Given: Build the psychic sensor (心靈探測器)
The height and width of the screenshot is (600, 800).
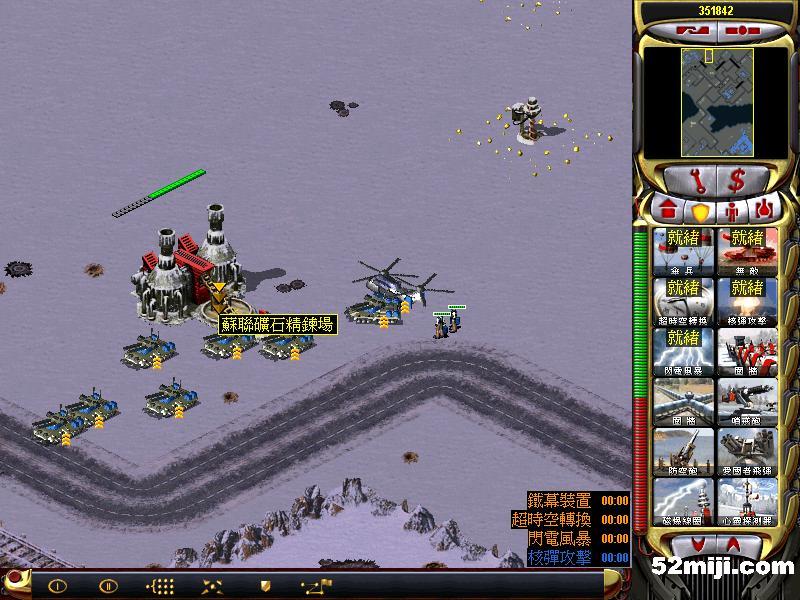Looking at the screenshot, I should [x=746, y=501].
